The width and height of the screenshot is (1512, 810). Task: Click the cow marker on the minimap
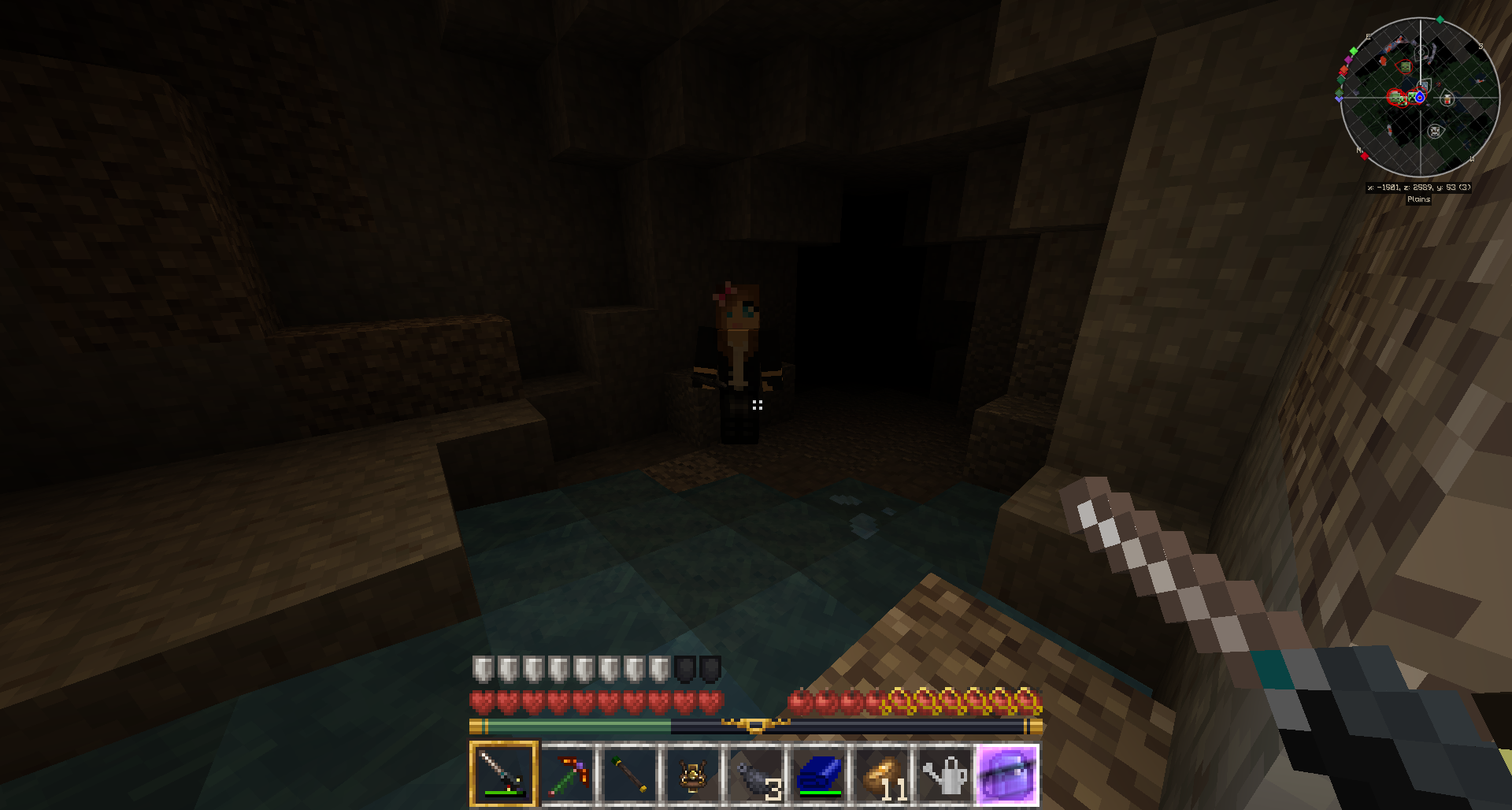click(x=1435, y=131)
